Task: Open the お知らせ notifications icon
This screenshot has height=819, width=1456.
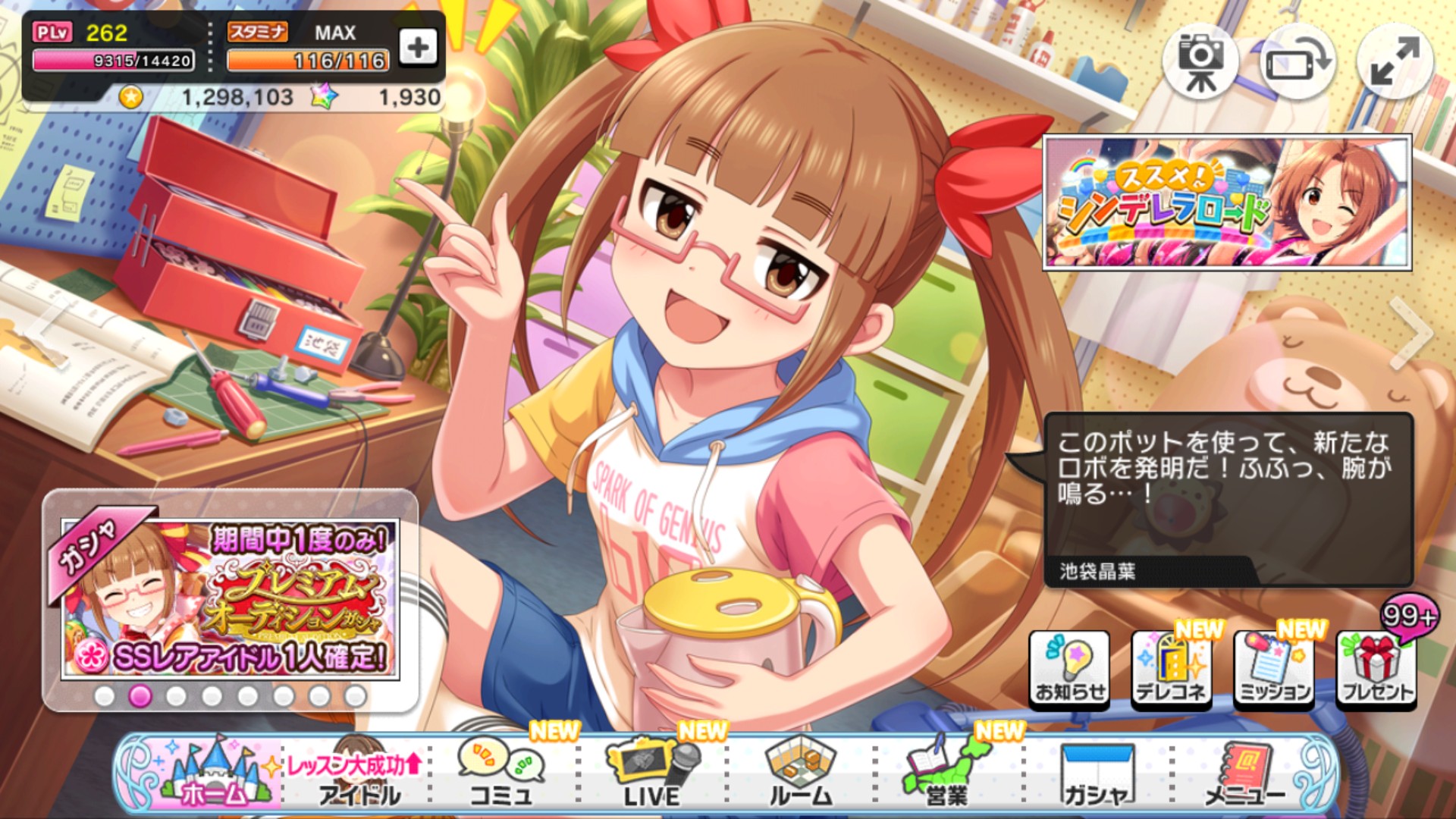Action: click(x=1070, y=667)
